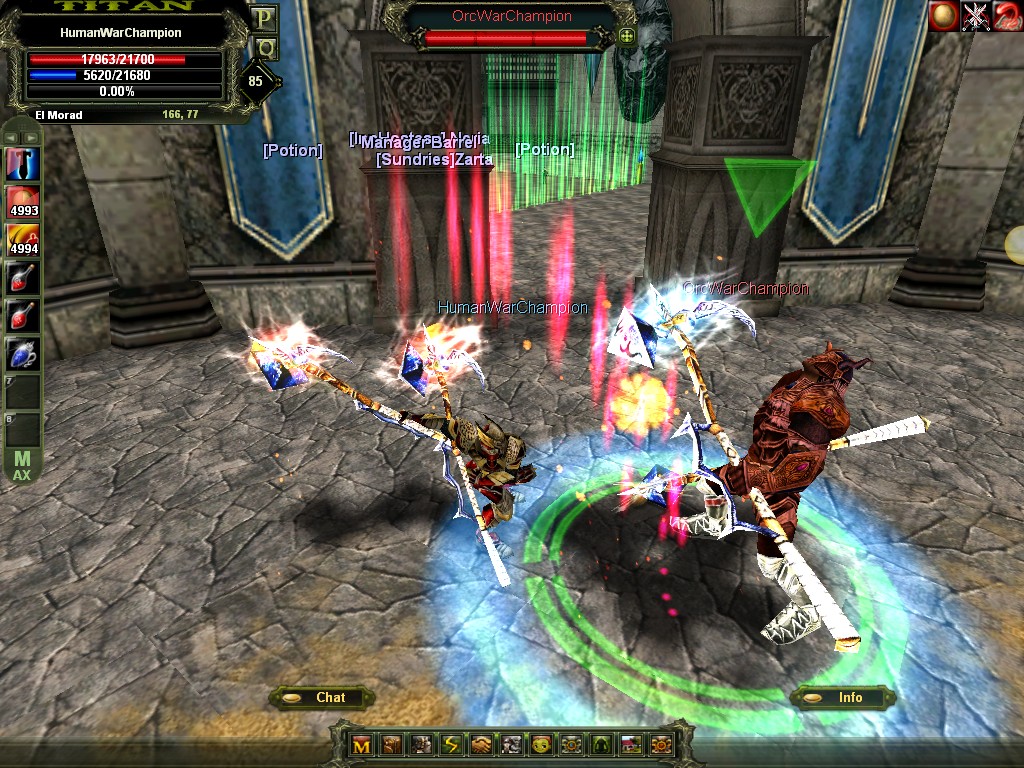Screen dimensions: 1024x768
Task: Click the P button beside the player frame
Action: (x=264, y=18)
